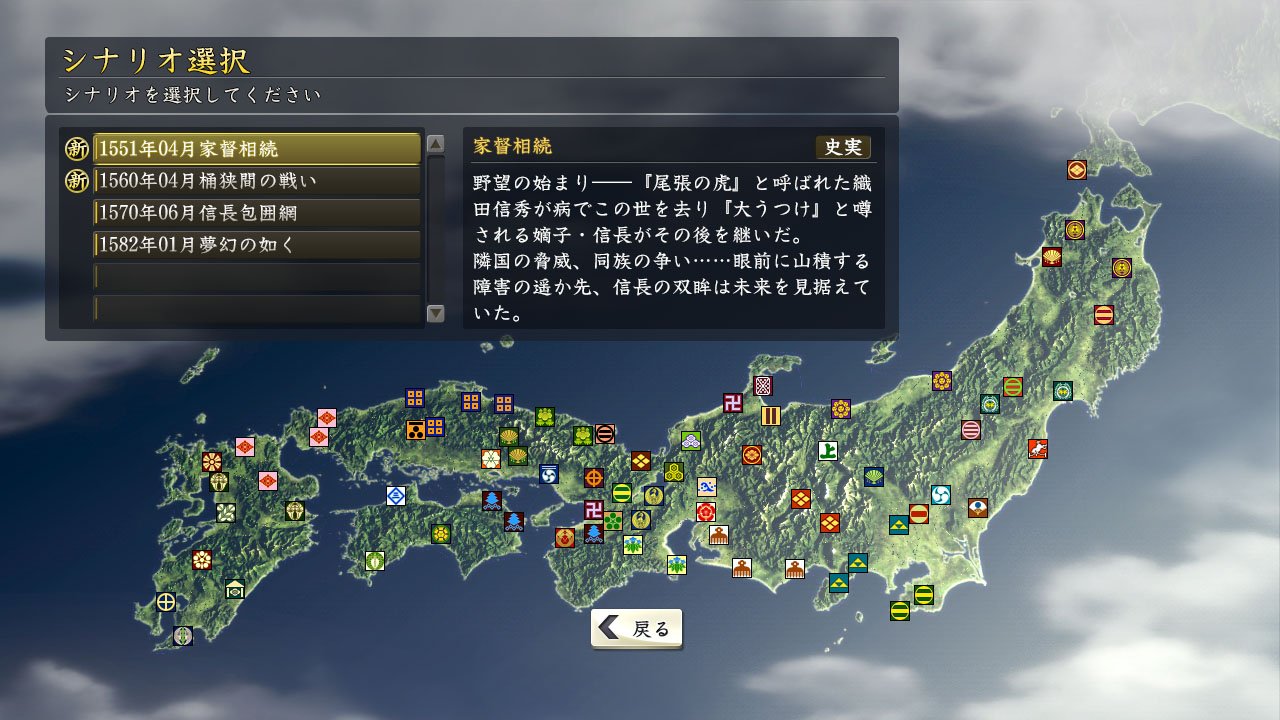The height and width of the screenshot is (720, 1280).
Task: Select the red Oda flower crest near Owari
Action: [x=706, y=513]
